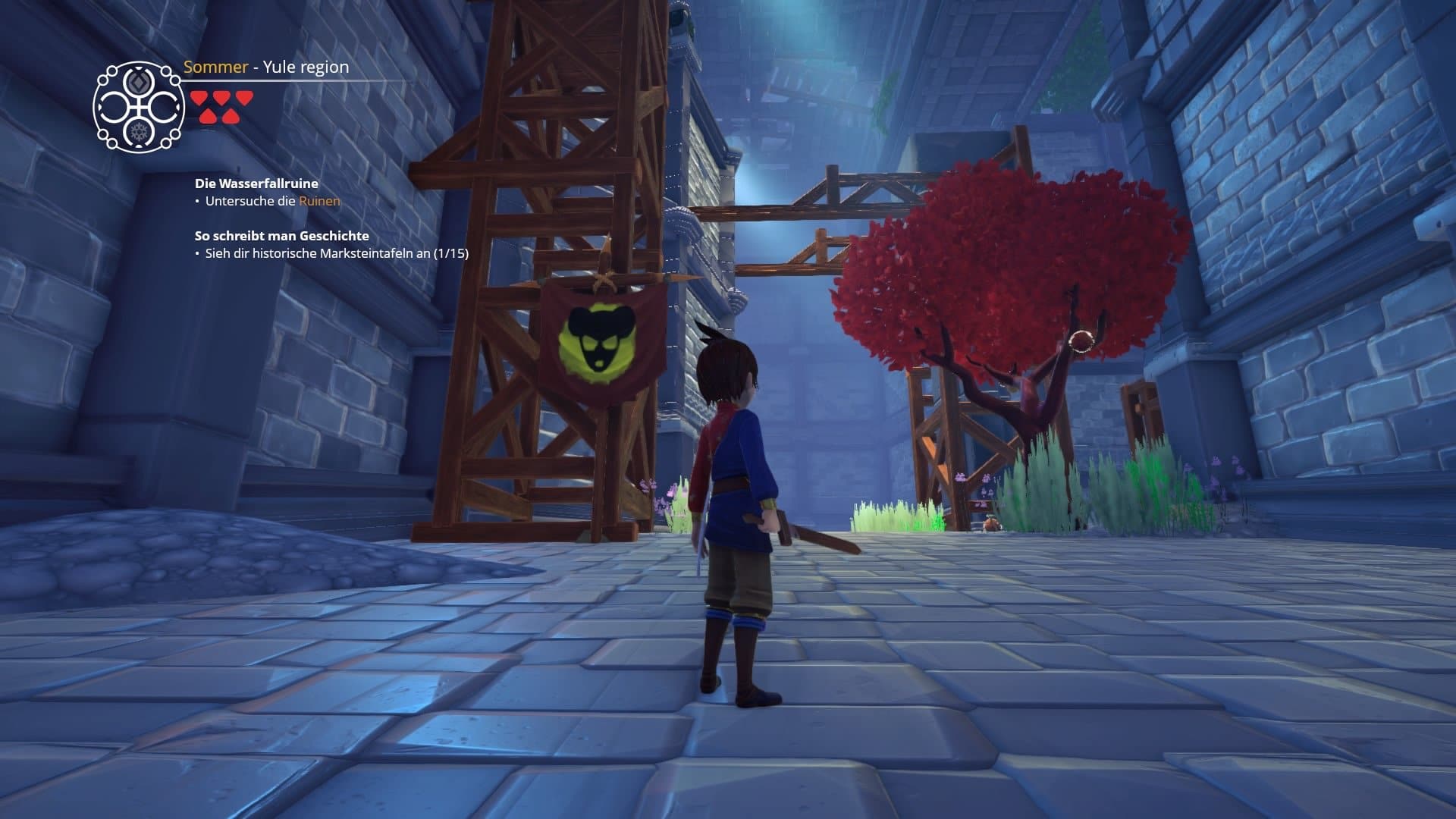Image resolution: width=1456 pixels, height=819 pixels.
Task: Click the season wheel emblem
Action: click(139, 107)
